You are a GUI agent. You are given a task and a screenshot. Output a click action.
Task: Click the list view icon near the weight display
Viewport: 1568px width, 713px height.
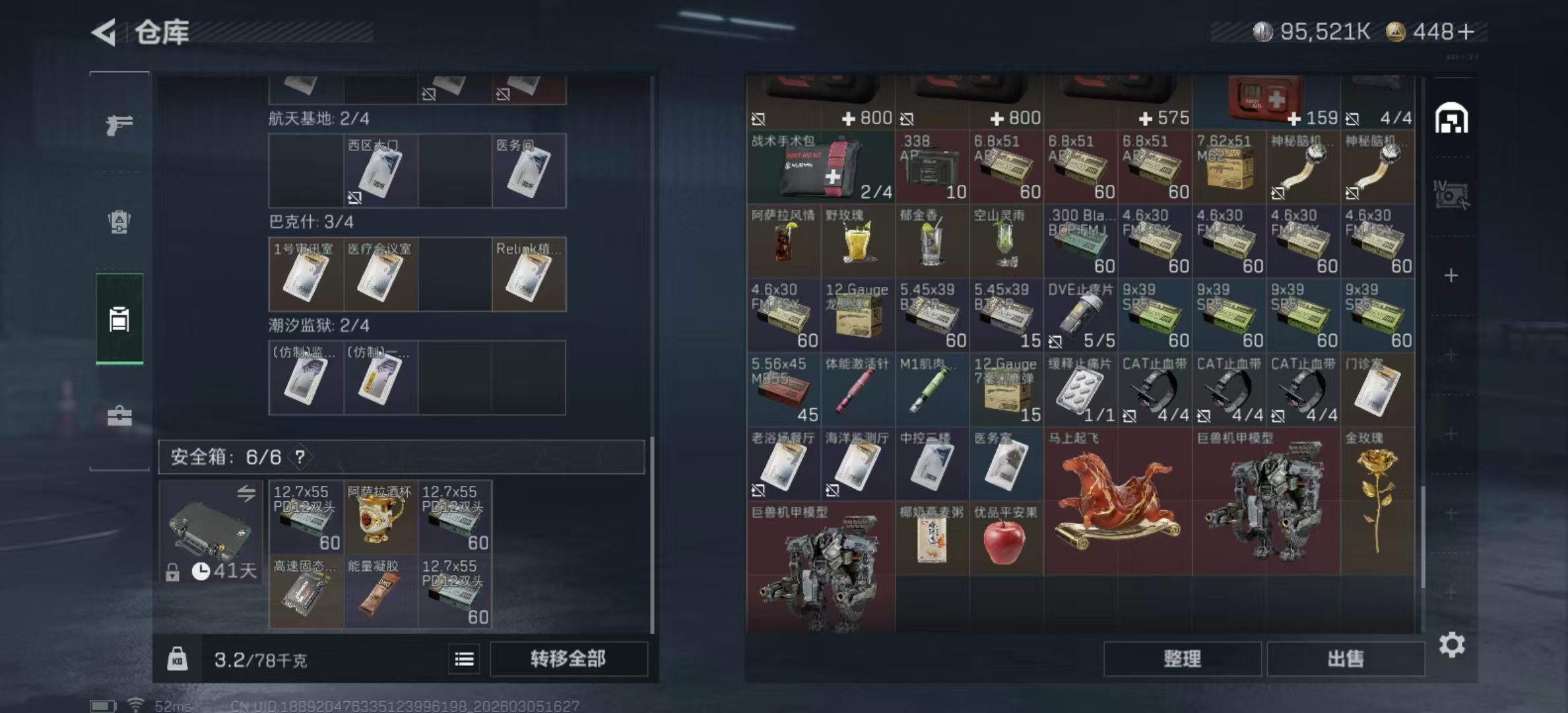point(466,660)
